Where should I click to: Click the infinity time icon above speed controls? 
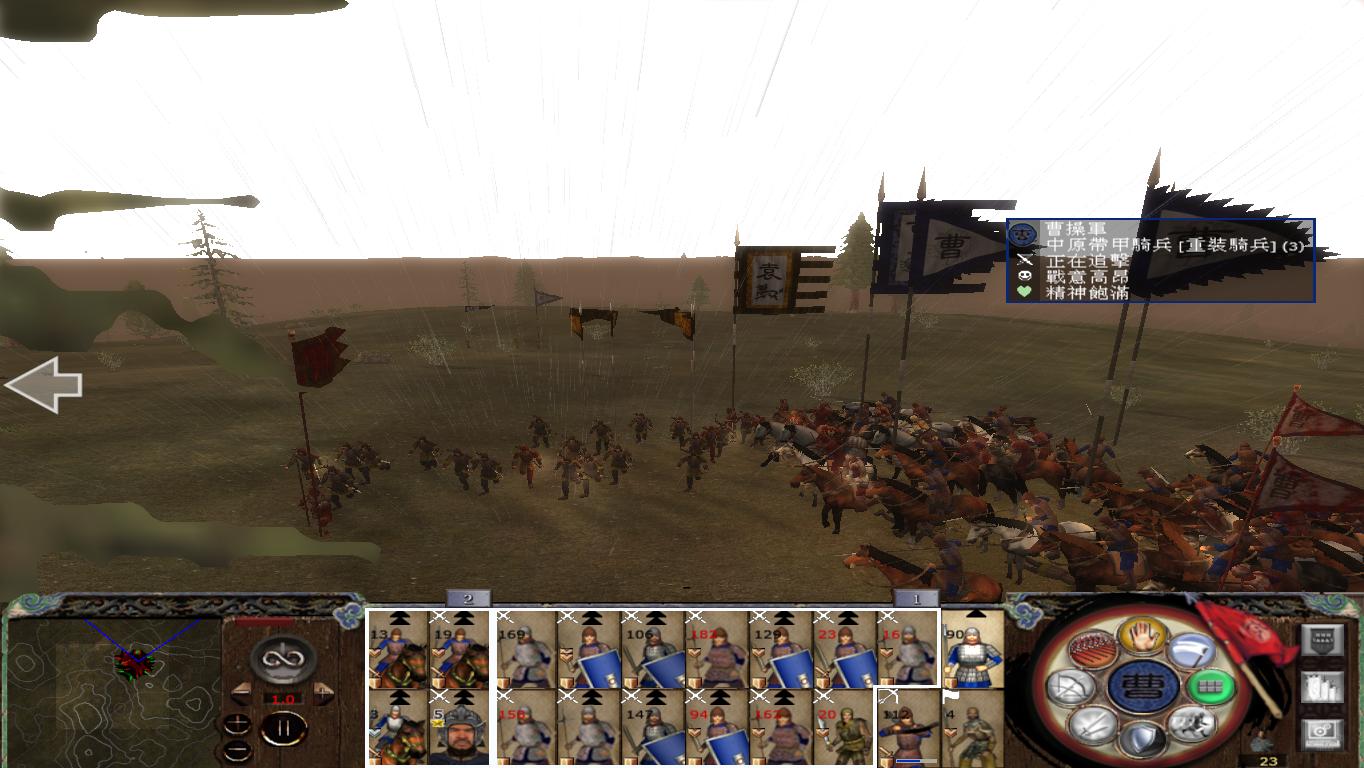(x=281, y=659)
